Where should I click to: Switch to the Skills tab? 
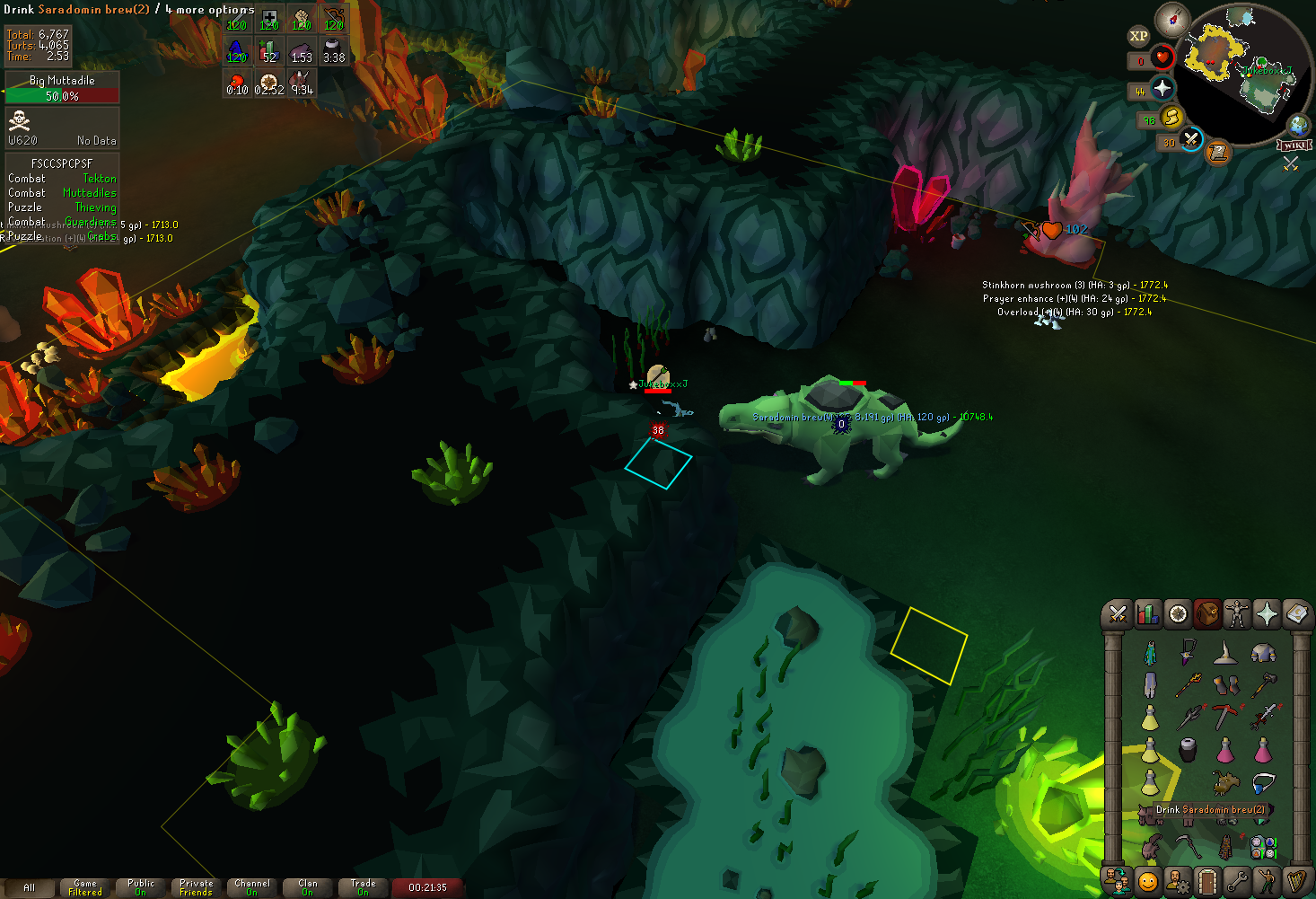1147,614
